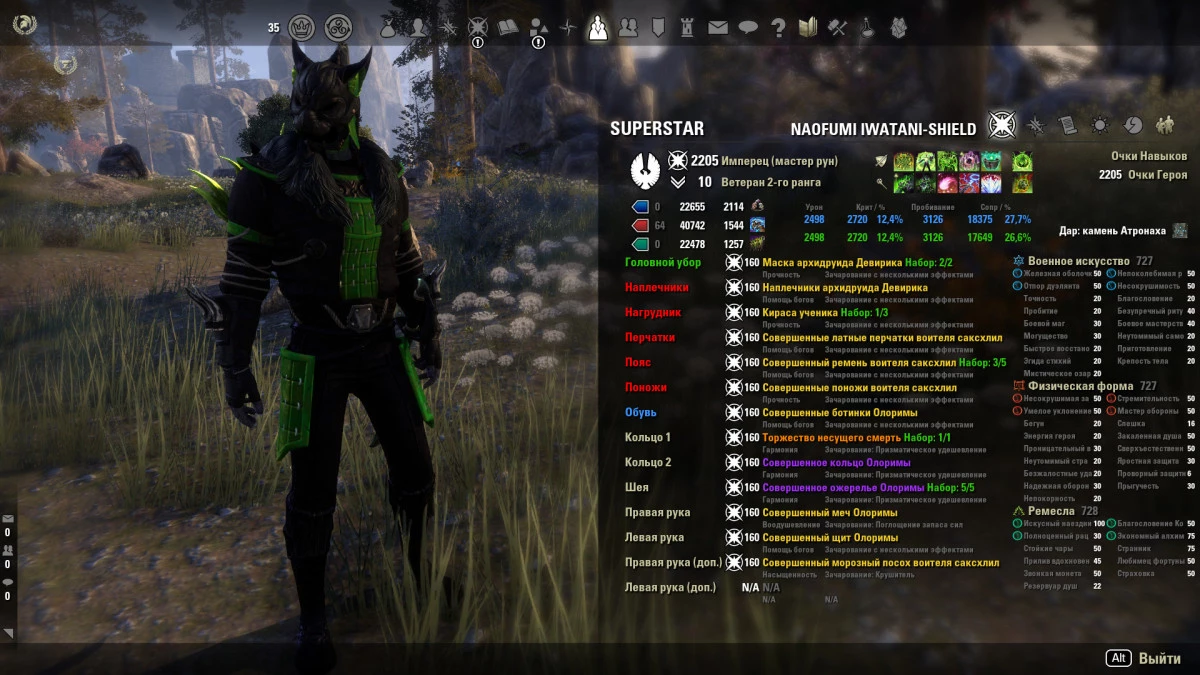Open the potion flask icon in top bar

tap(868, 28)
